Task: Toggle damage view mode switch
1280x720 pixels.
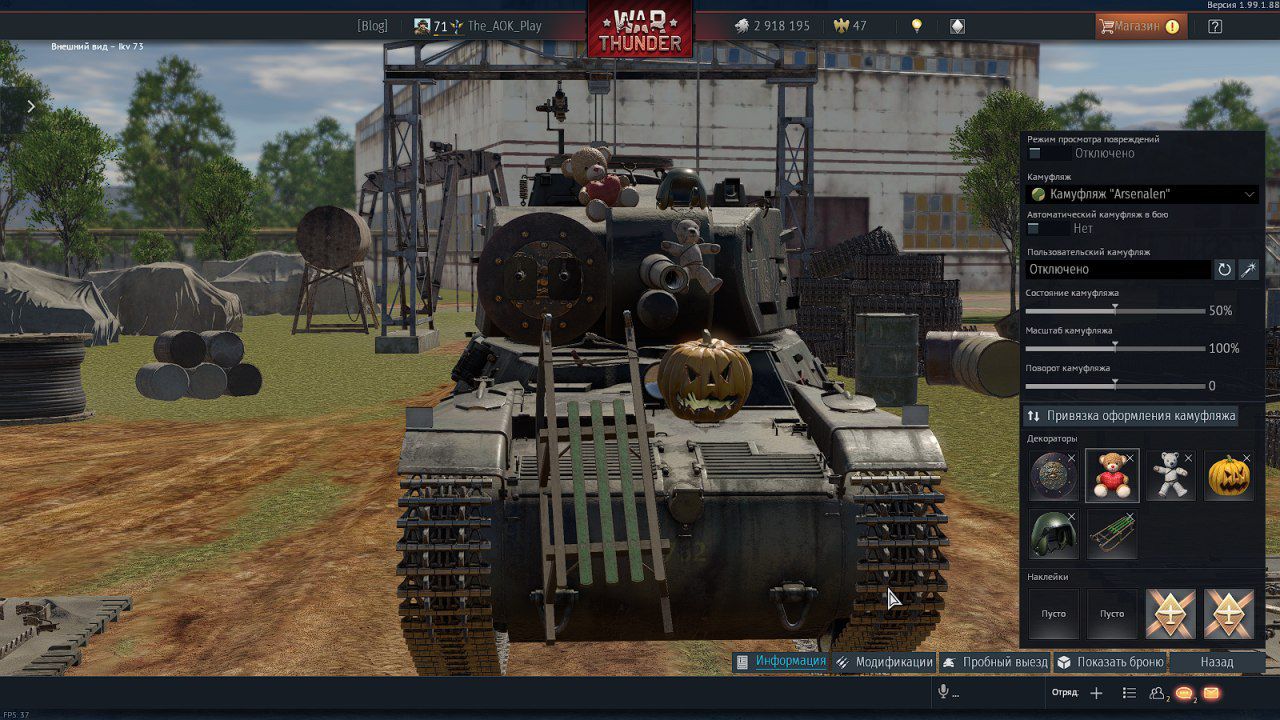Action: click(x=1048, y=154)
